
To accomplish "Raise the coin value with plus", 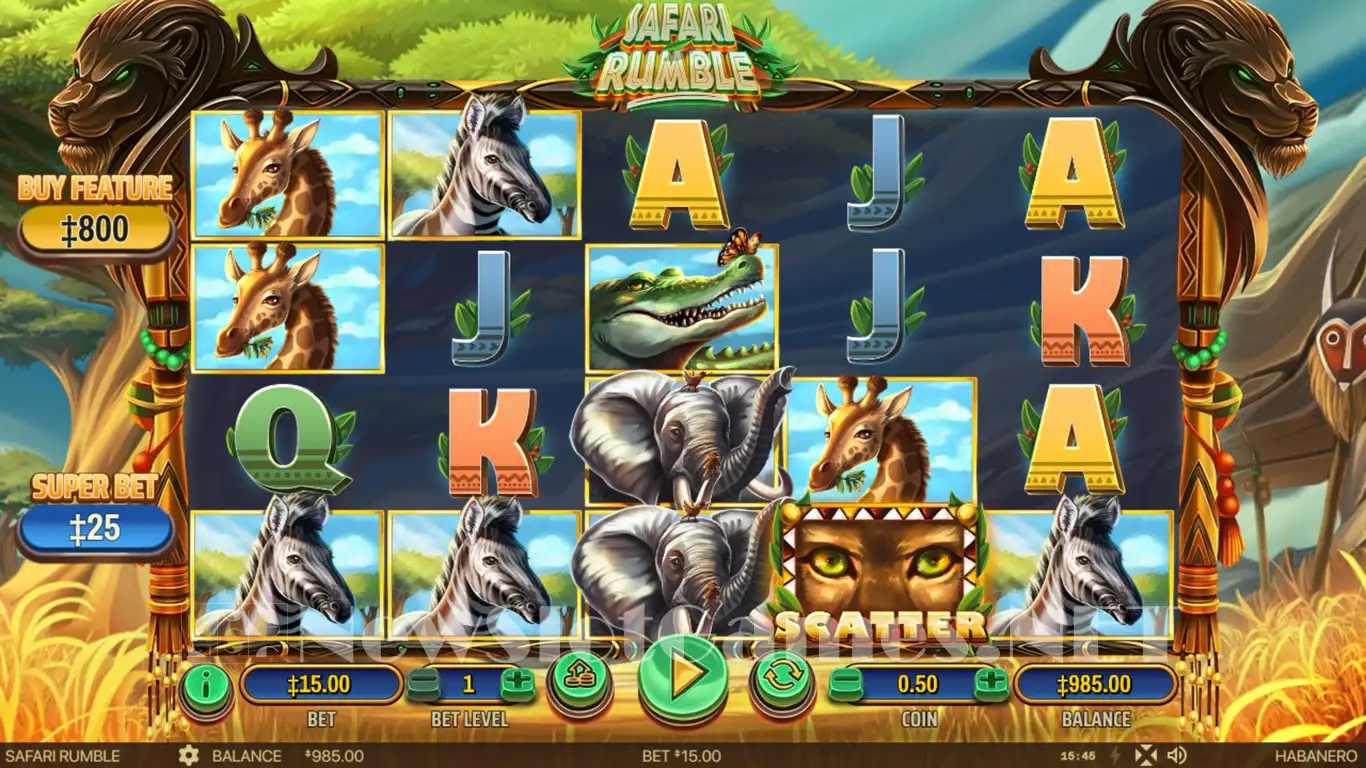I will pyautogui.click(x=992, y=685).
